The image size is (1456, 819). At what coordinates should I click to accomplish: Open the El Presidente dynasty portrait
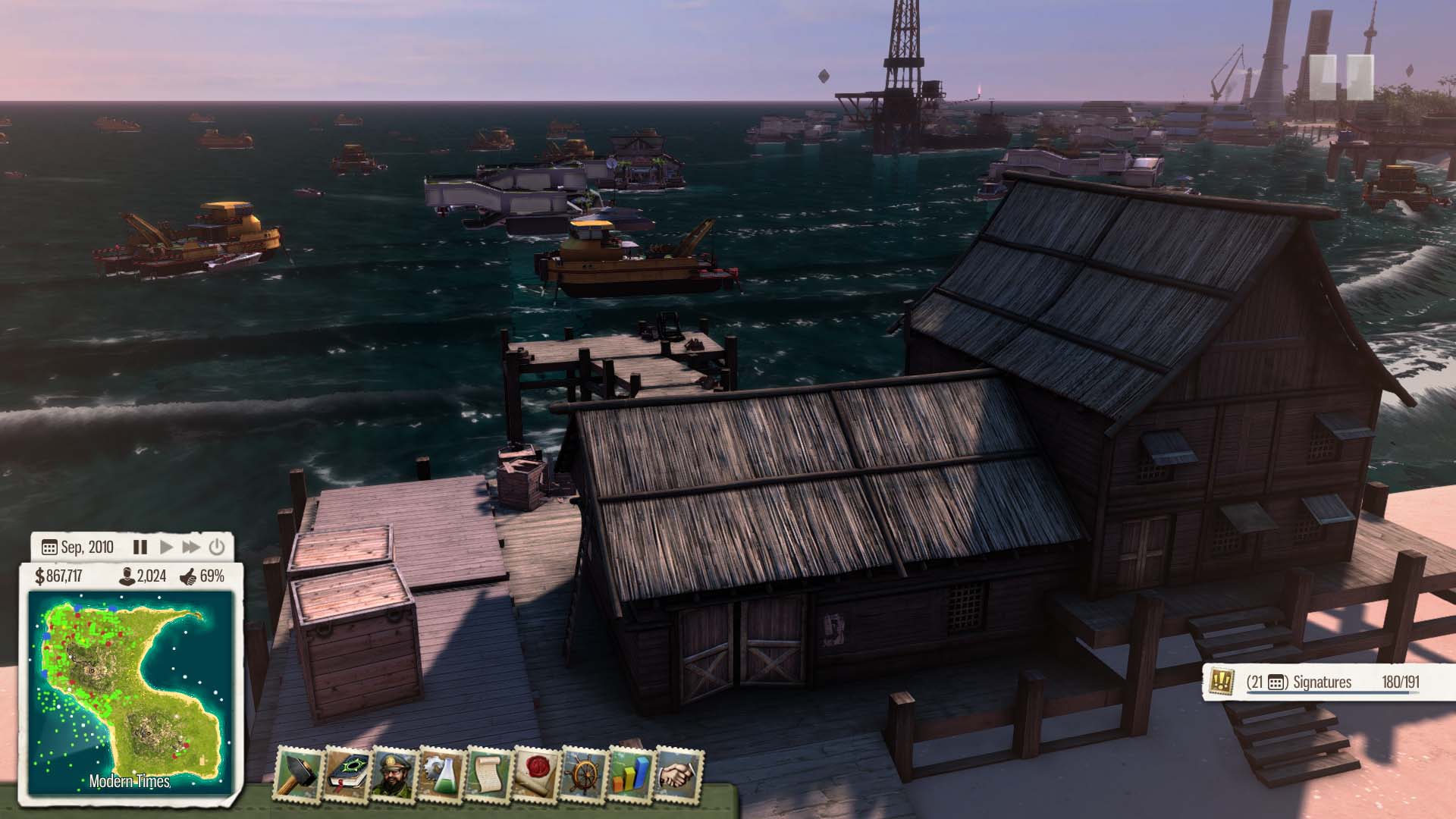click(x=394, y=774)
